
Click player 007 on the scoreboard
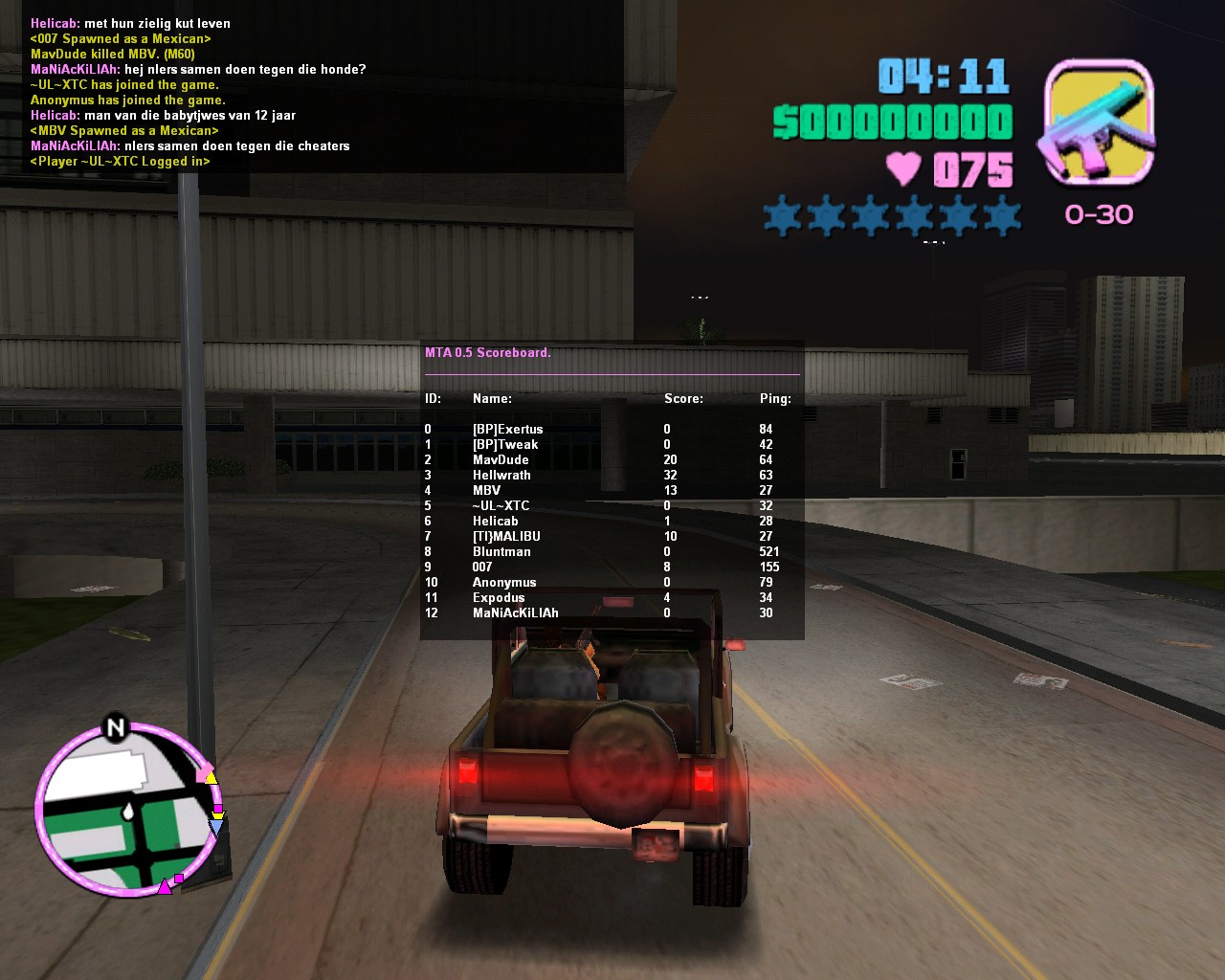[482, 568]
